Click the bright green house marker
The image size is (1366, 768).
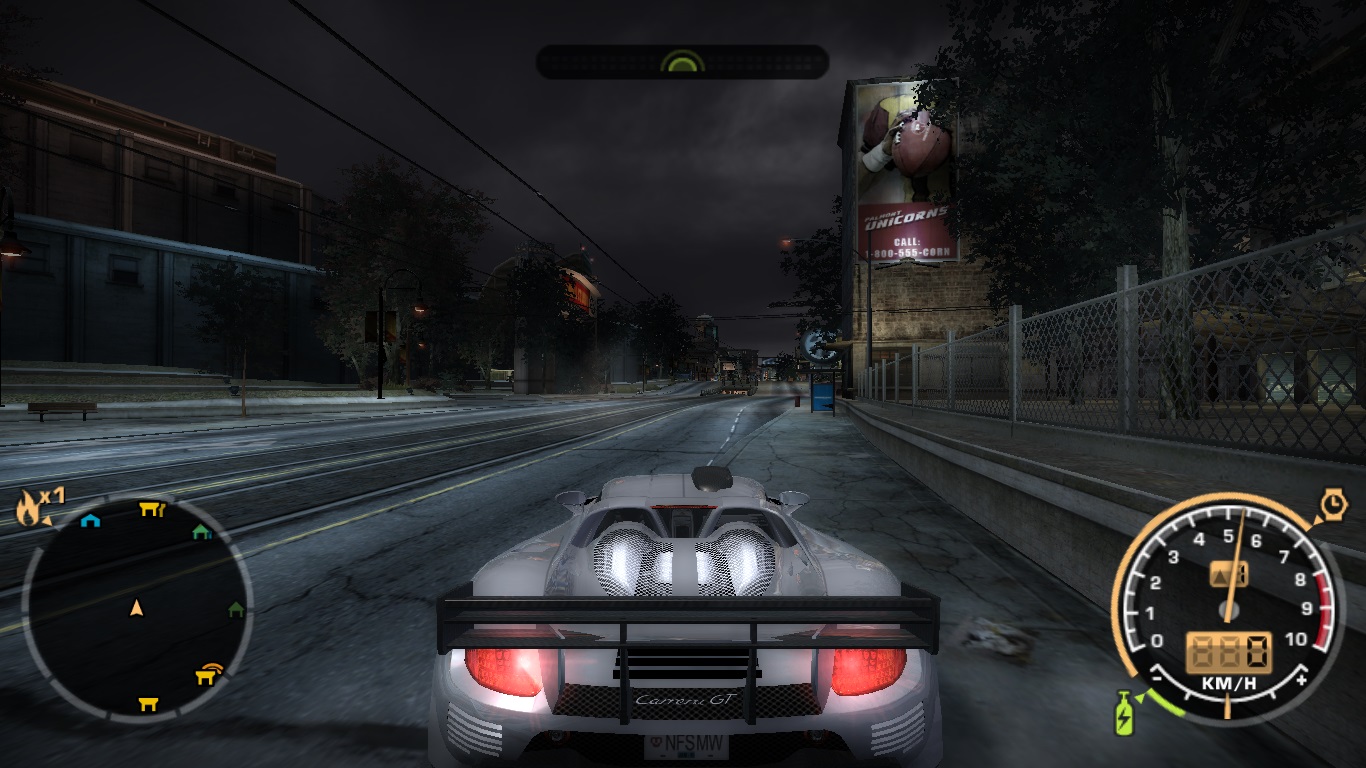tap(201, 531)
